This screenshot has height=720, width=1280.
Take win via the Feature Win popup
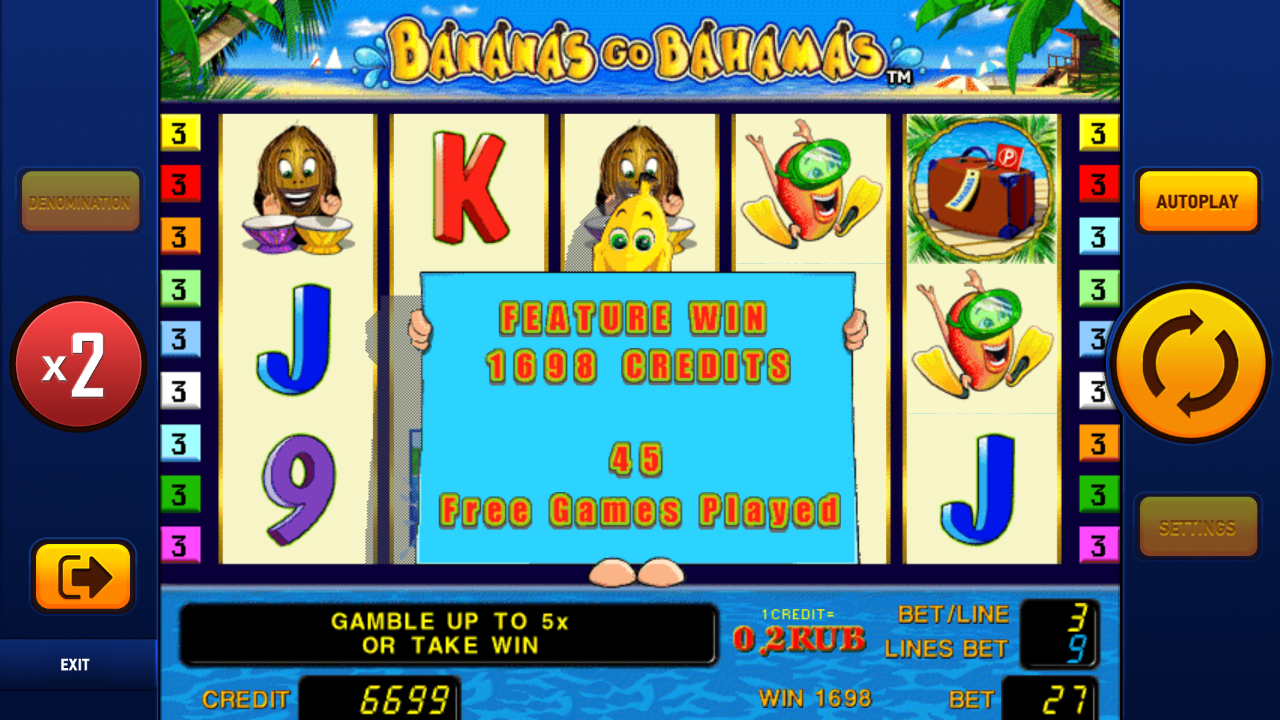637,415
